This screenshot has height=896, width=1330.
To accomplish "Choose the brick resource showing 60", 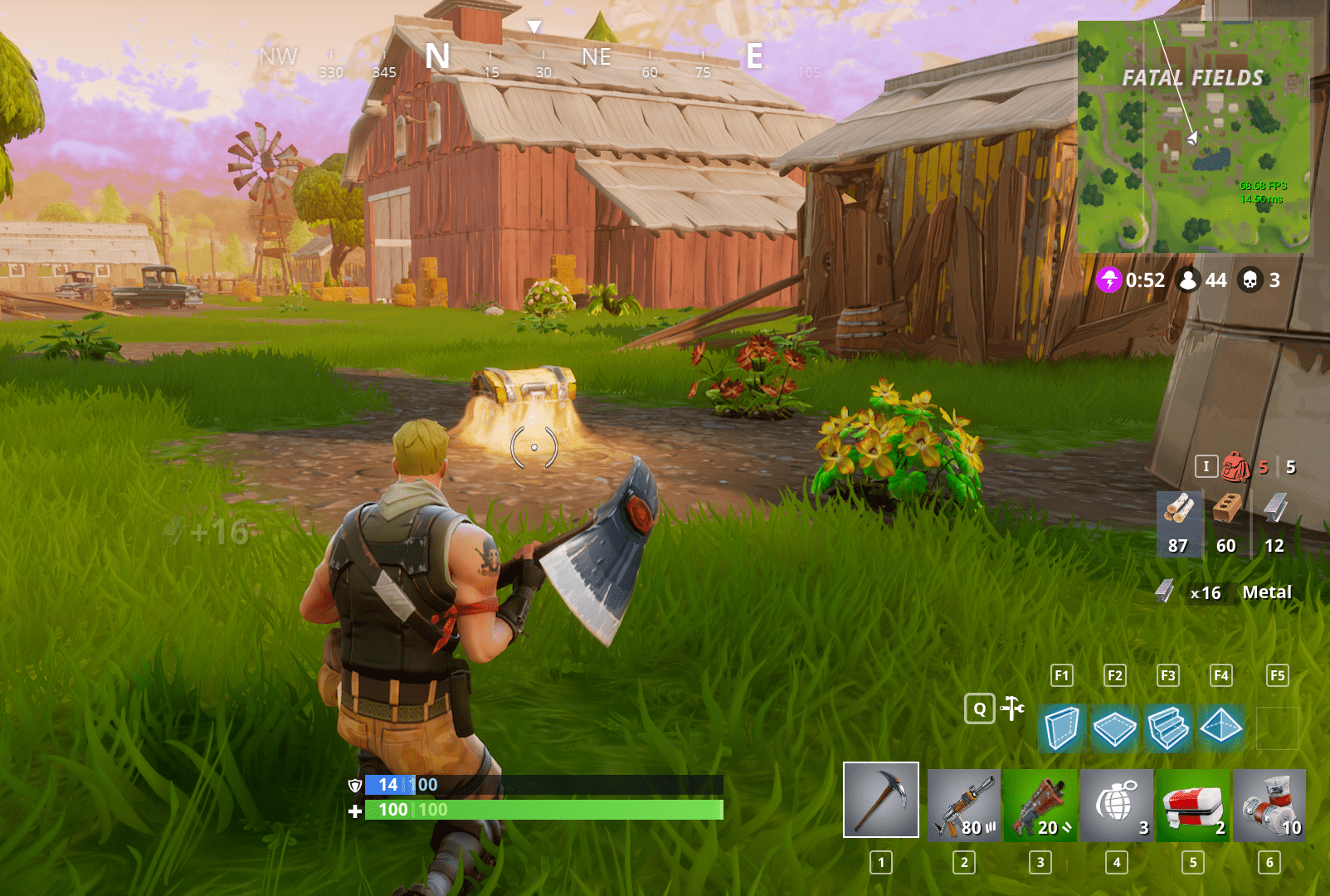I will pyautogui.click(x=1226, y=523).
